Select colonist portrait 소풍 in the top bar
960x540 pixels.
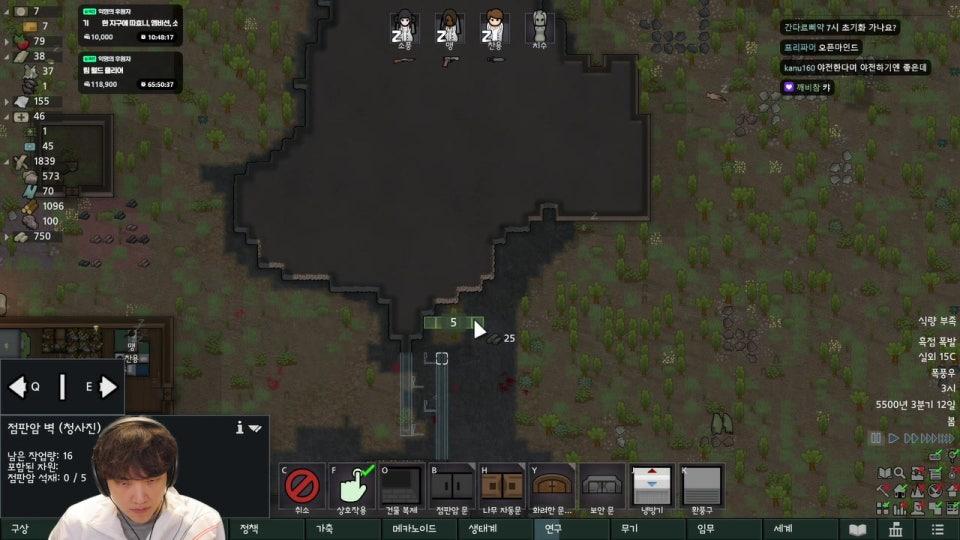coord(404,27)
